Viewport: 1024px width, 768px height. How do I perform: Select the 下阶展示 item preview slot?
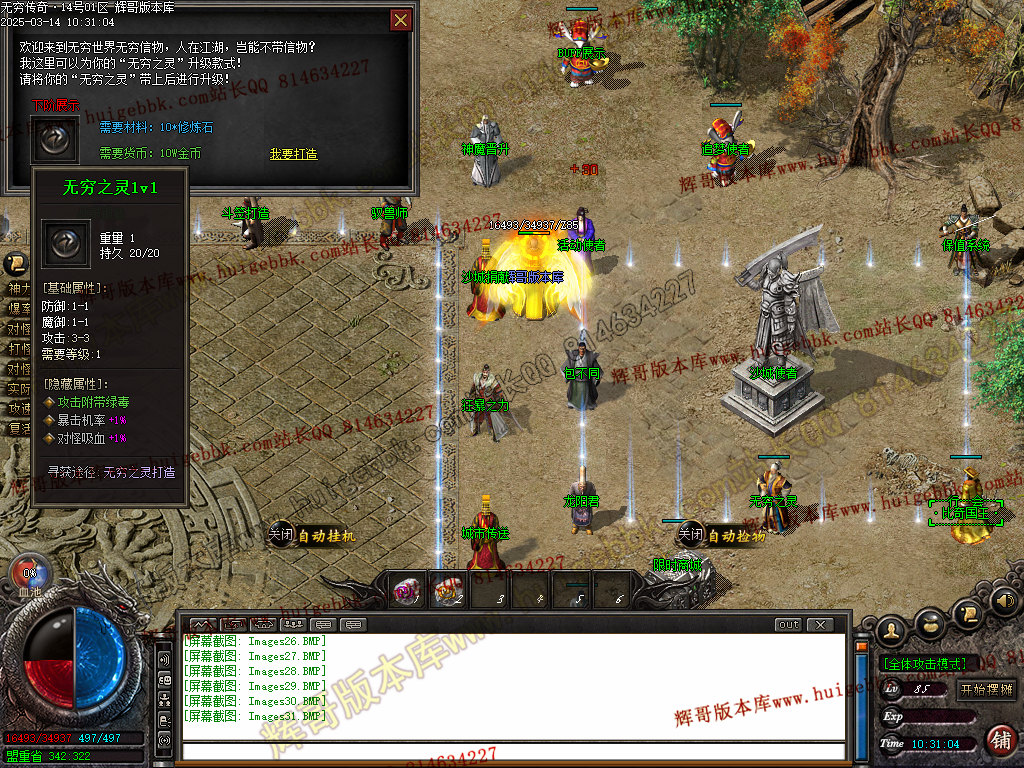click(54, 139)
